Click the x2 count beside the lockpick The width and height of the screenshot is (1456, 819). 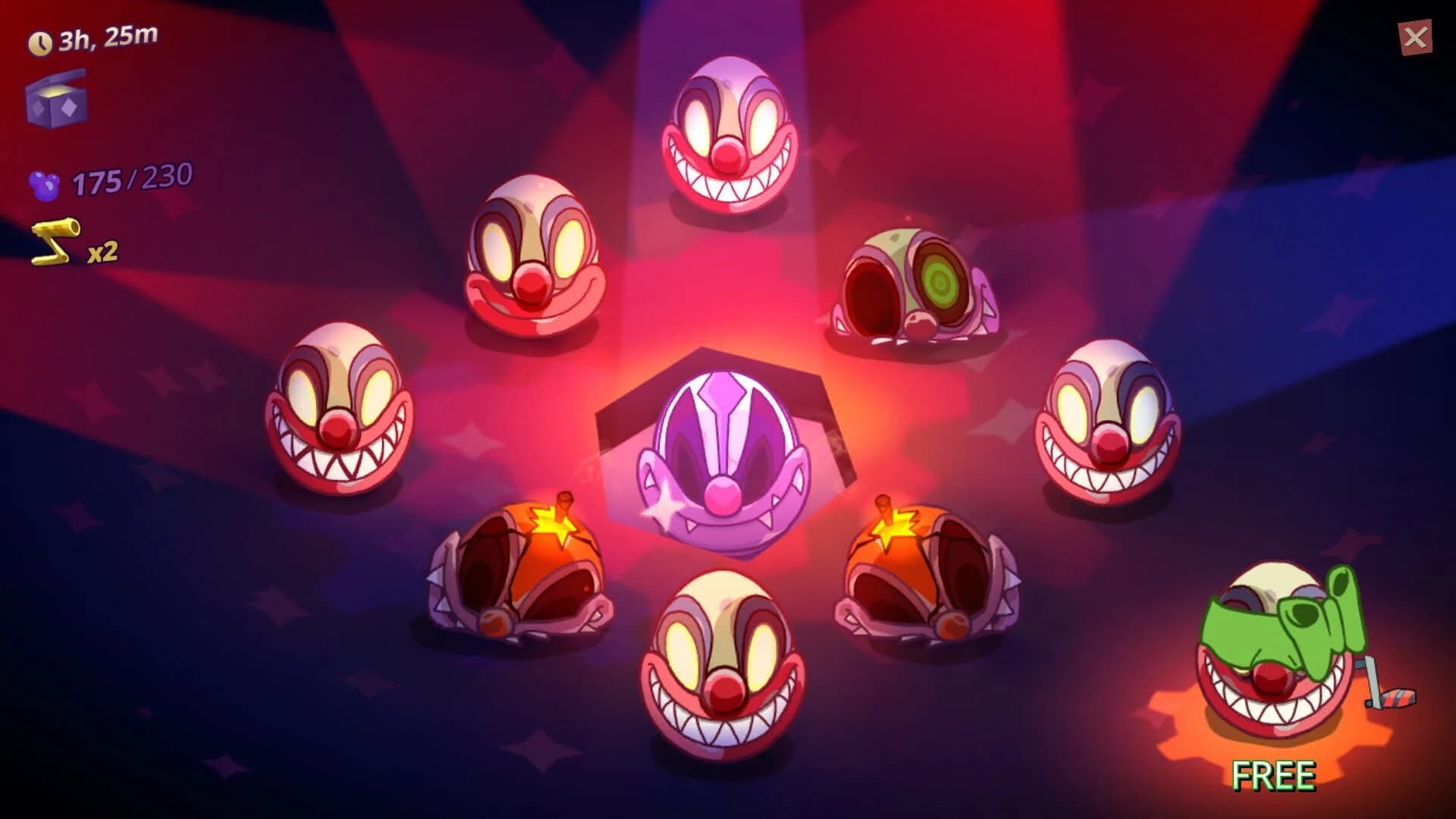tap(101, 253)
